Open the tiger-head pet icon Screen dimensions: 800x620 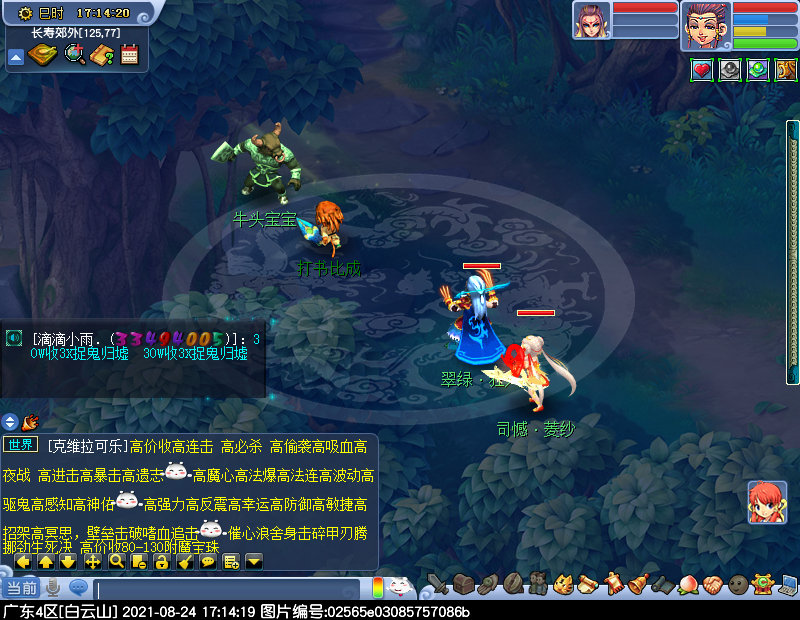563,584
